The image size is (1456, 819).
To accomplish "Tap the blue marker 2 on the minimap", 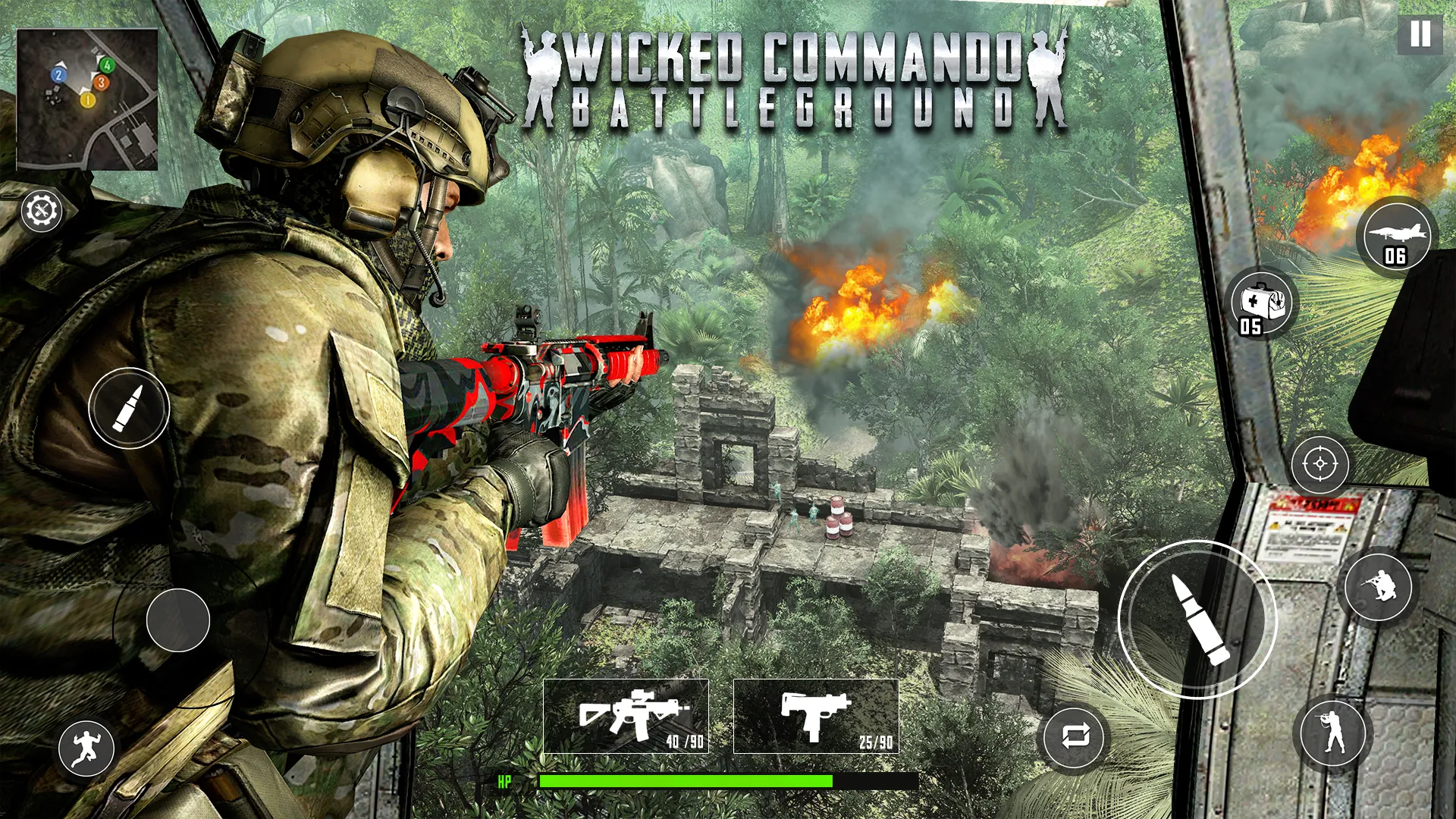I will (58, 75).
